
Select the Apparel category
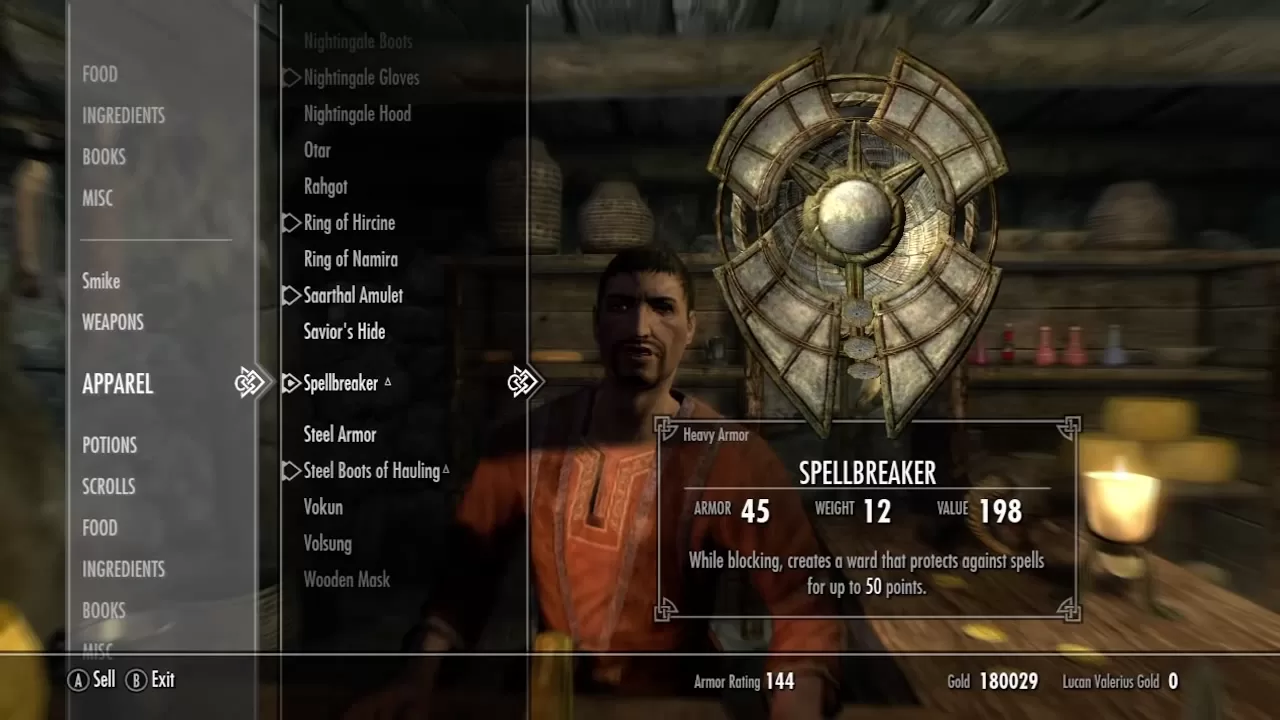coord(117,384)
